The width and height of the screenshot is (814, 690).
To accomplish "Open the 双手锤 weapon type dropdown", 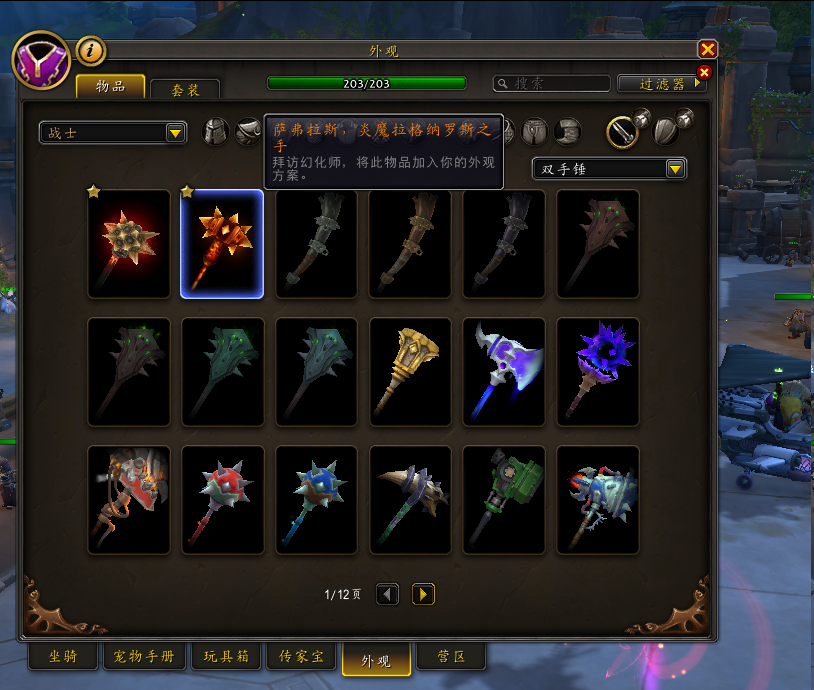I will (x=609, y=169).
